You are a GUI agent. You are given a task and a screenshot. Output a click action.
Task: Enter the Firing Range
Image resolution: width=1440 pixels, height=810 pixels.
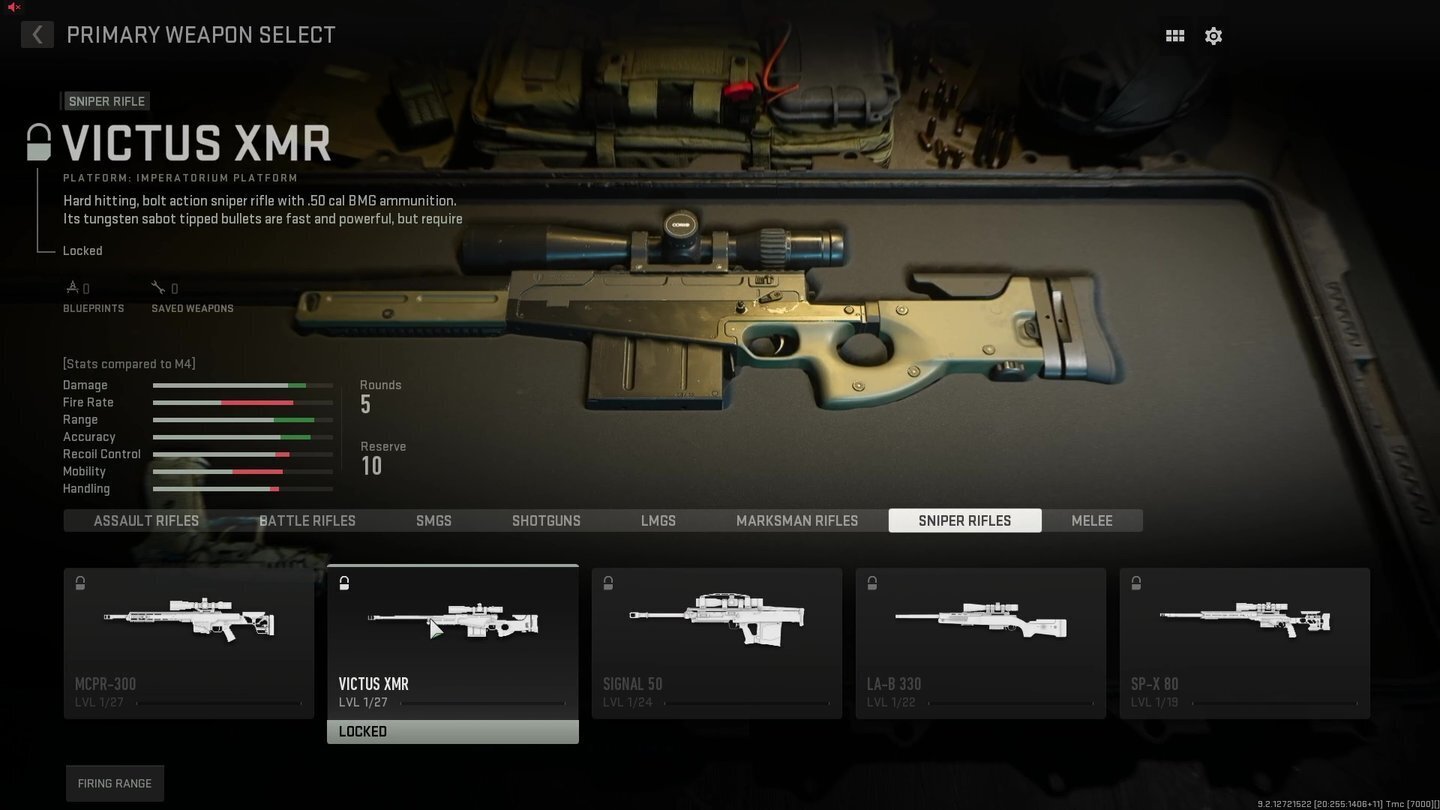click(x=114, y=783)
